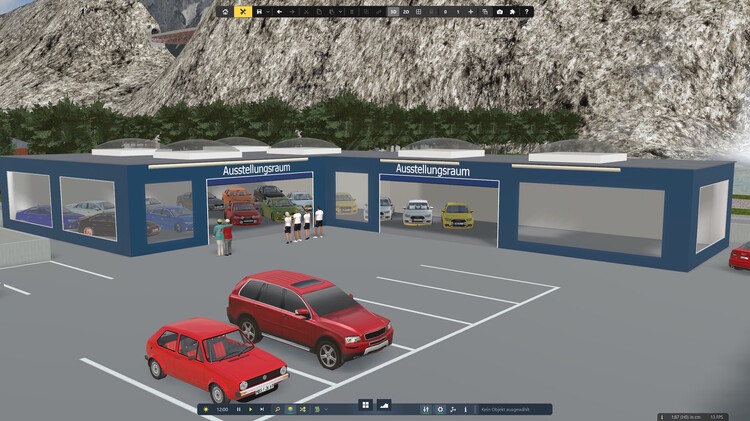Switch to the 3D view

pos(393,11)
